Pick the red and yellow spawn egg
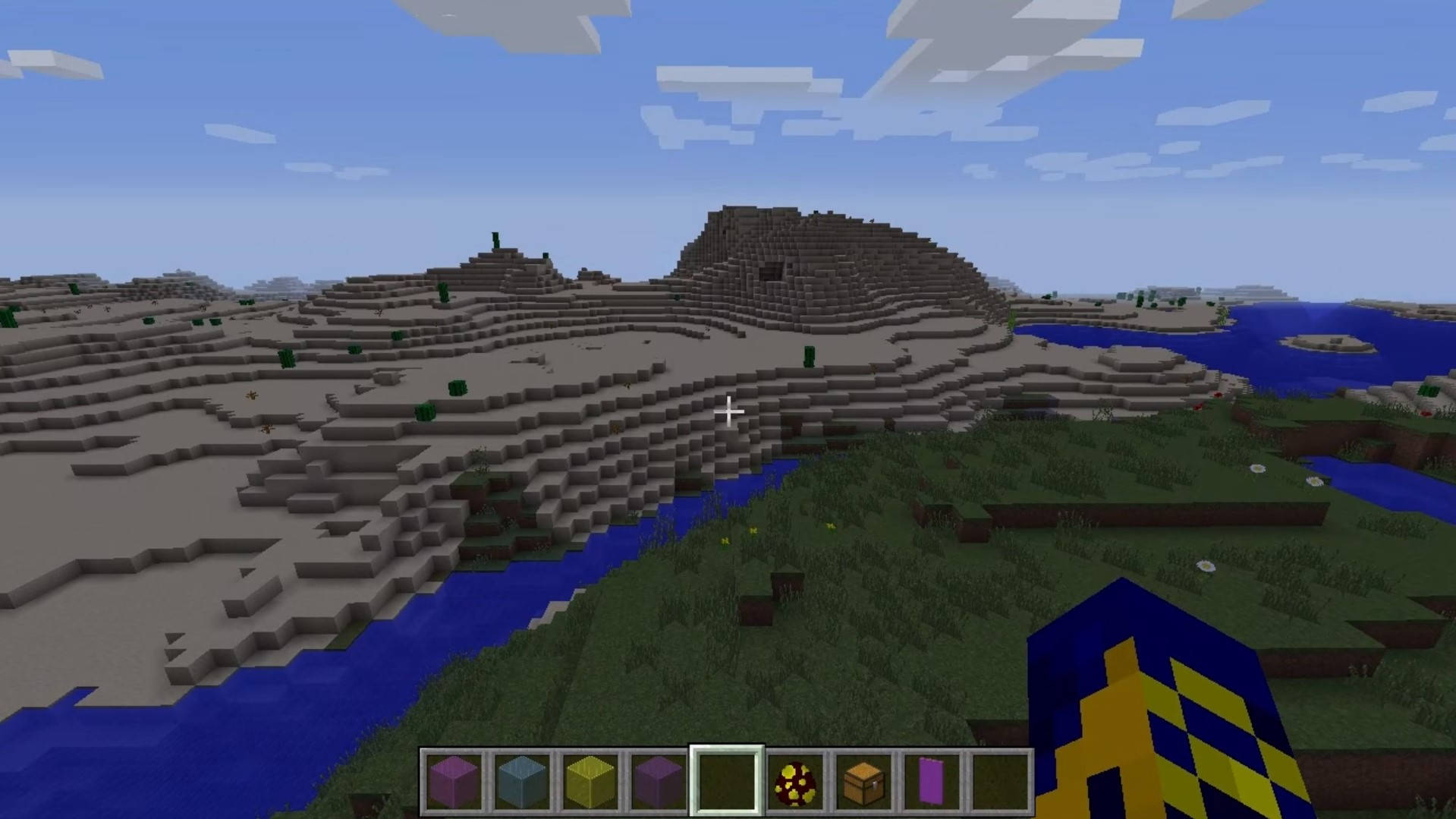The width and height of the screenshot is (1456, 819). (794, 782)
